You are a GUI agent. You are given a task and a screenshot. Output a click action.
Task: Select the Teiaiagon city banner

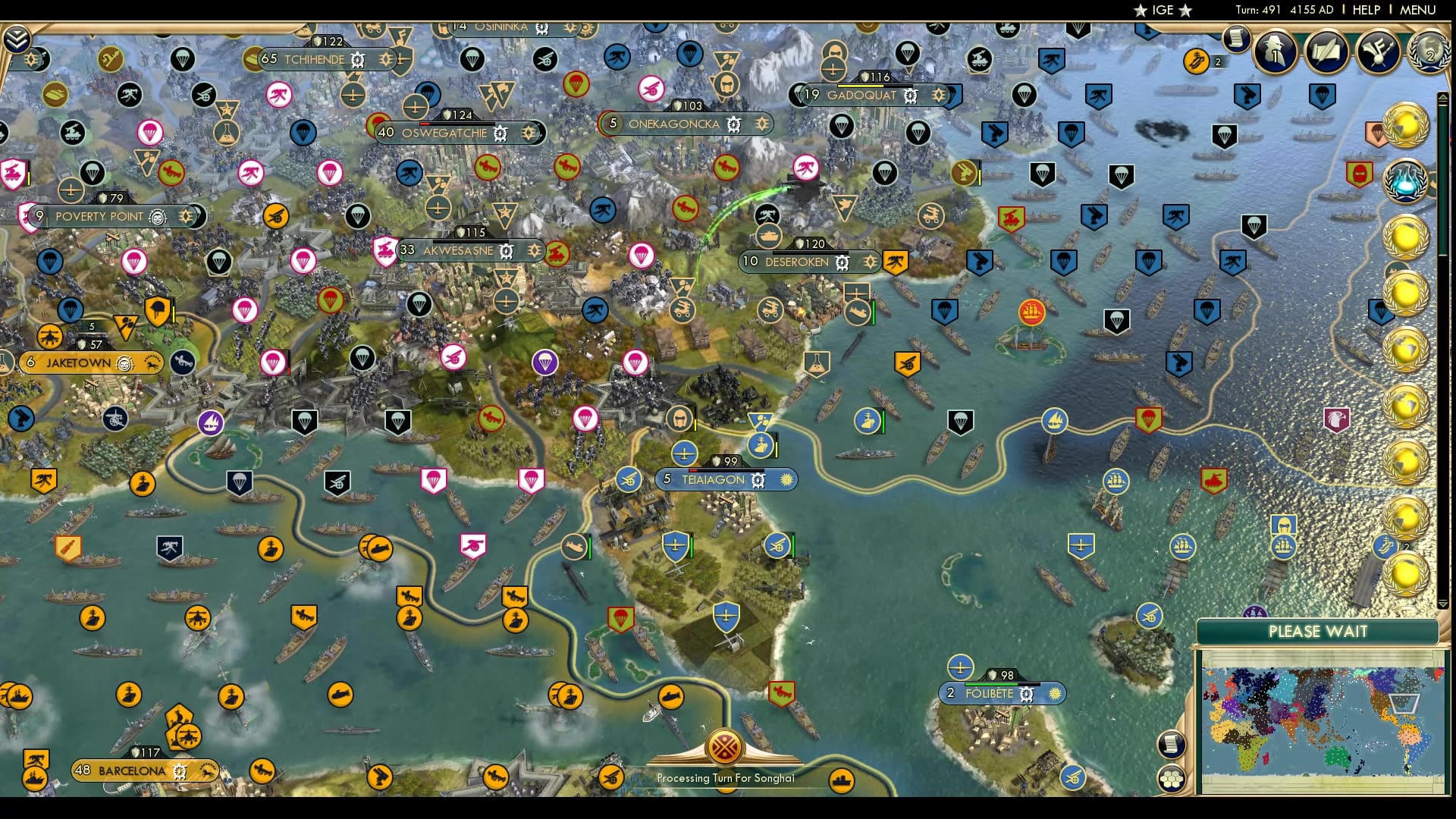(713, 479)
